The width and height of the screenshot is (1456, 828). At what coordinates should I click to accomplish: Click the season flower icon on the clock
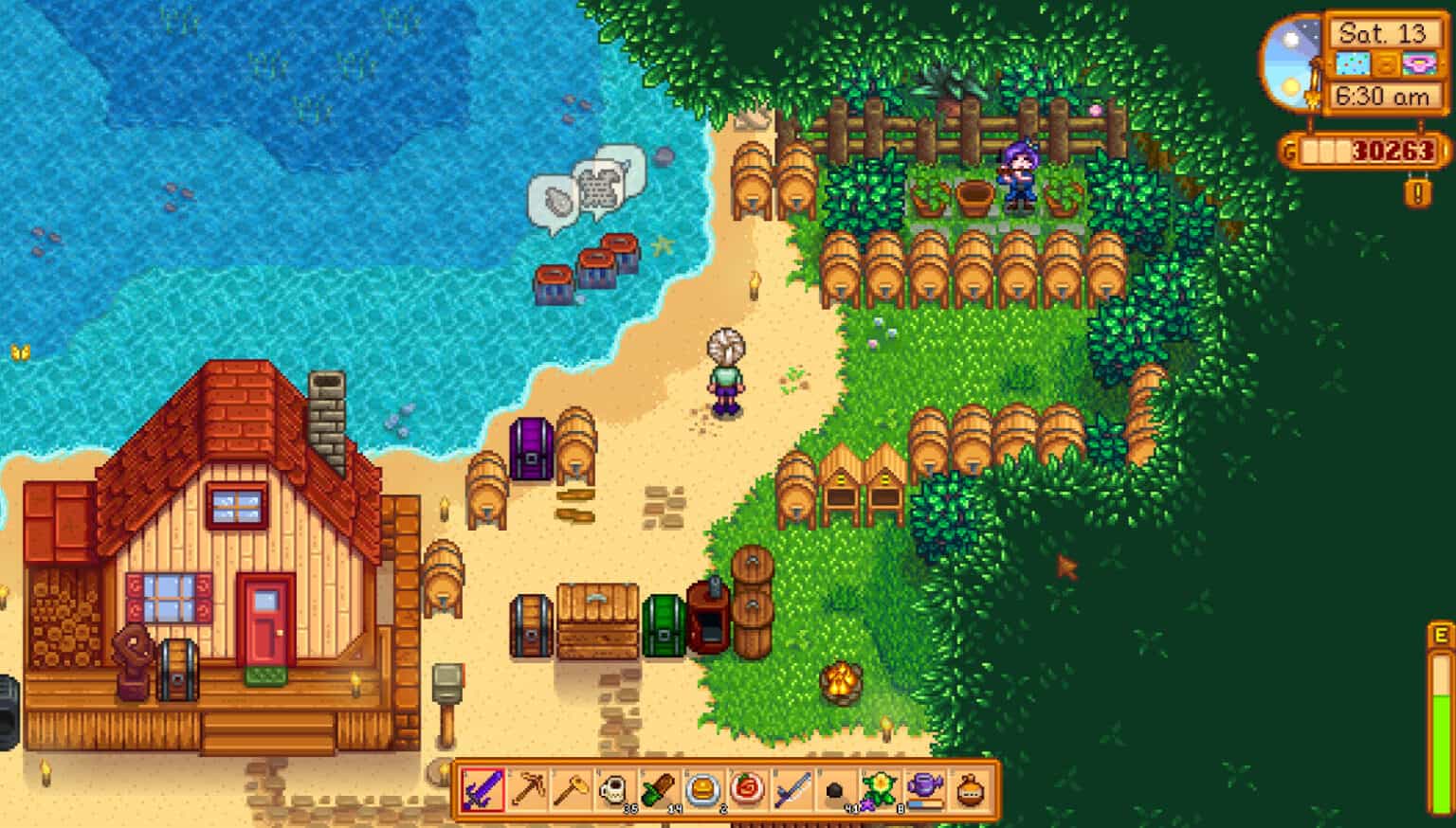[x=1418, y=63]
